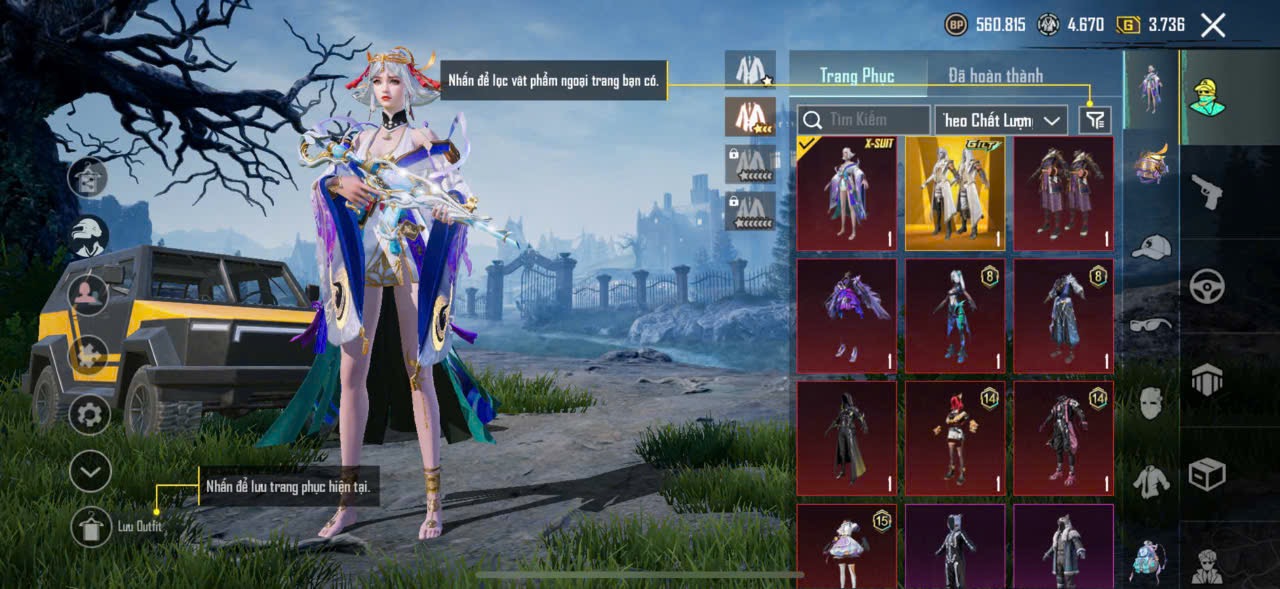Collapse the left side menu arrow
Viewport: 1280px width, 589px height.
tap(90, 470)
